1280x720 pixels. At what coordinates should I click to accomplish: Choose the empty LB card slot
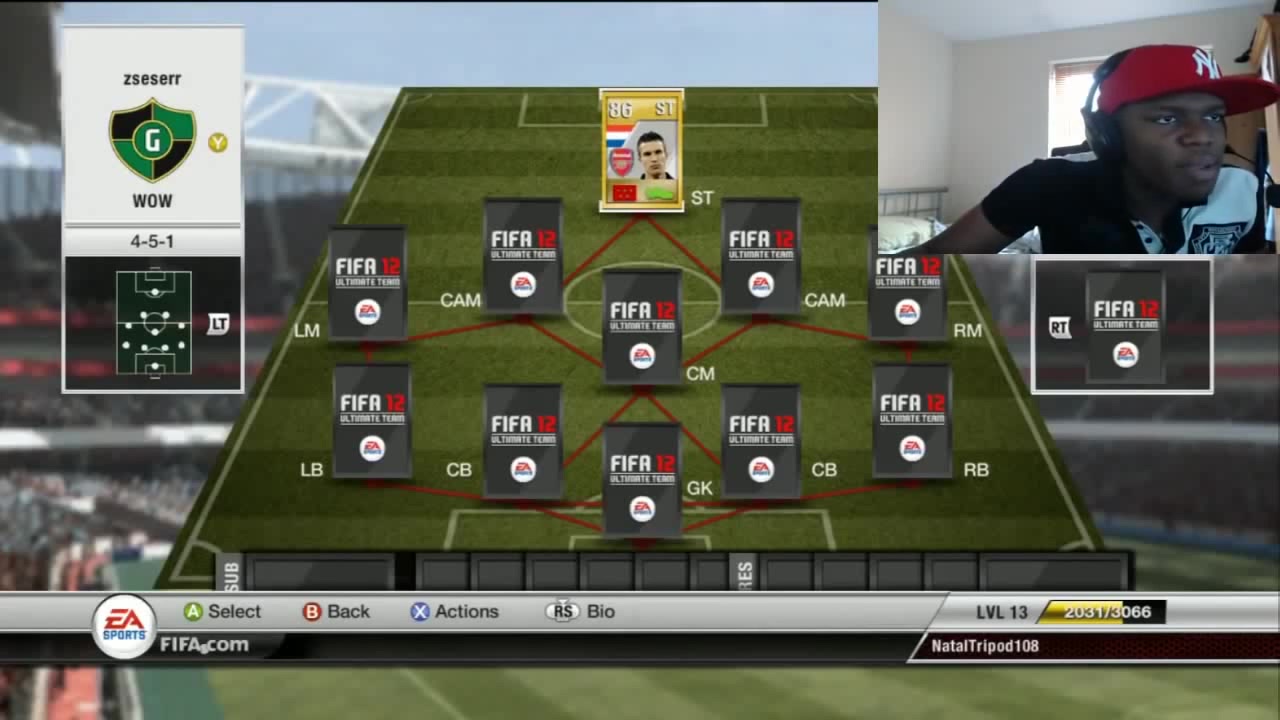pyautogui.click(x=372, y=421)
